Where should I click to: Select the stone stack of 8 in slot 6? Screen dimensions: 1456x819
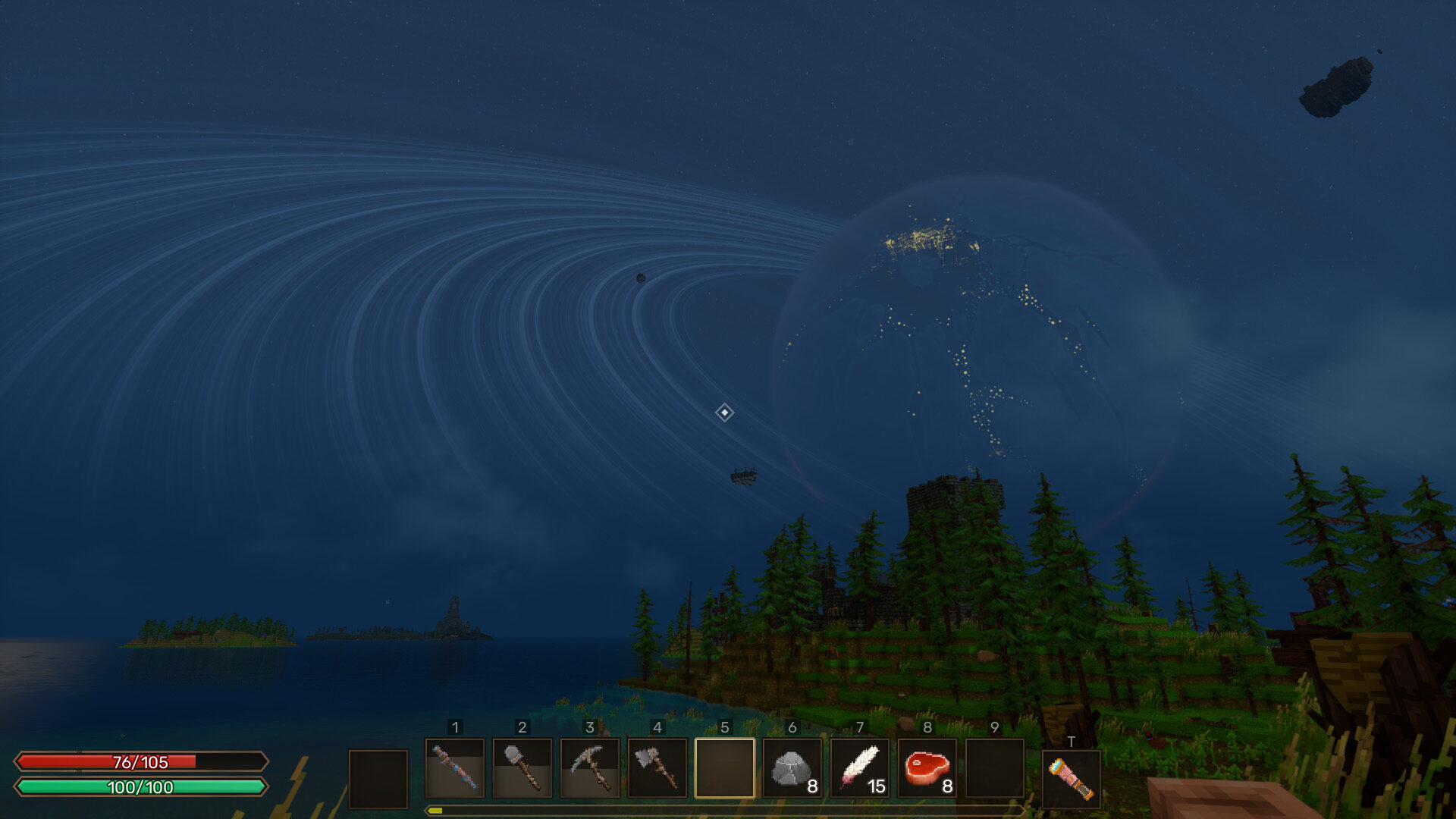click(793, 778)
